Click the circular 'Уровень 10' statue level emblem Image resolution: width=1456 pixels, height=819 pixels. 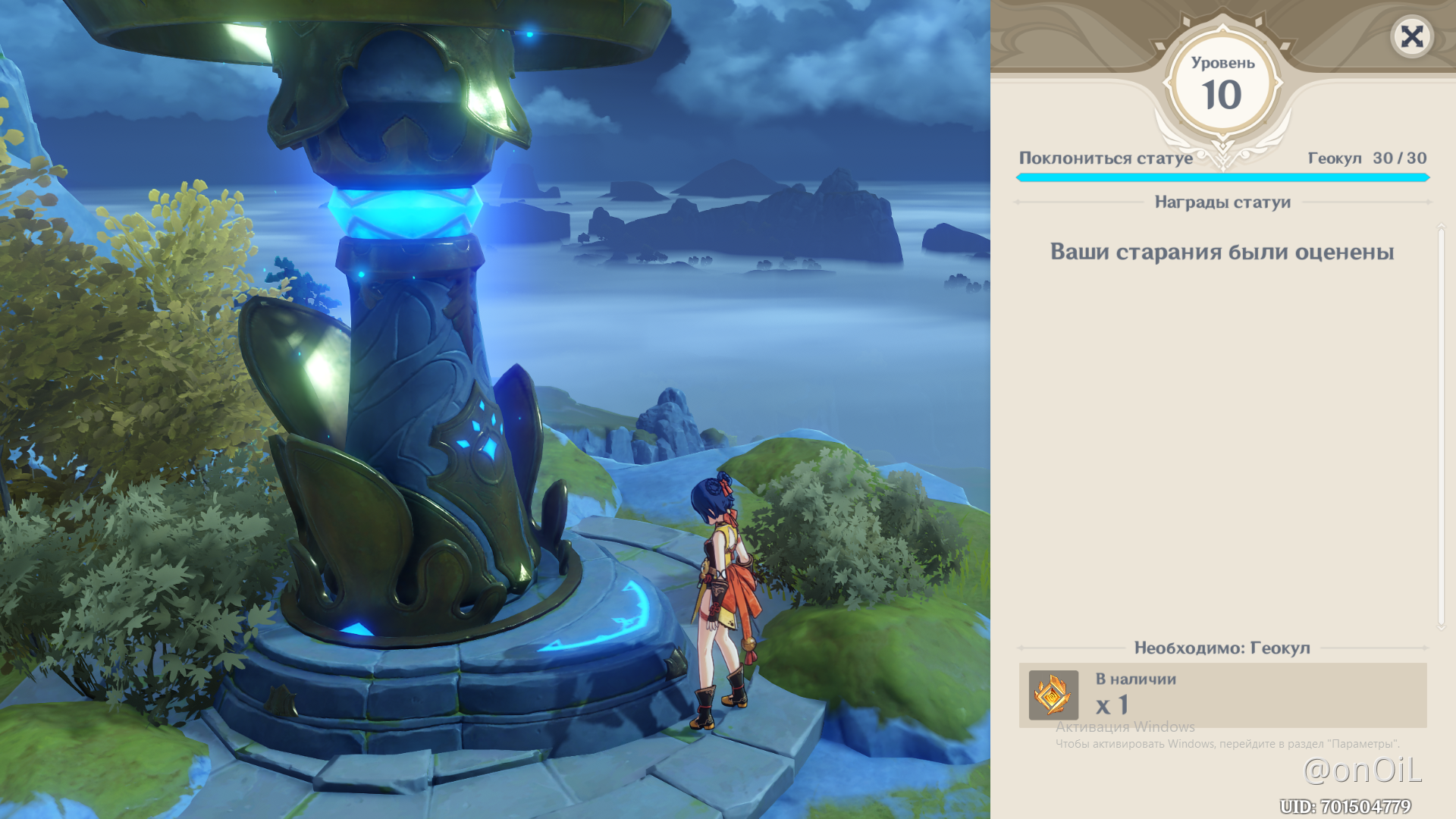[1222, 82]
